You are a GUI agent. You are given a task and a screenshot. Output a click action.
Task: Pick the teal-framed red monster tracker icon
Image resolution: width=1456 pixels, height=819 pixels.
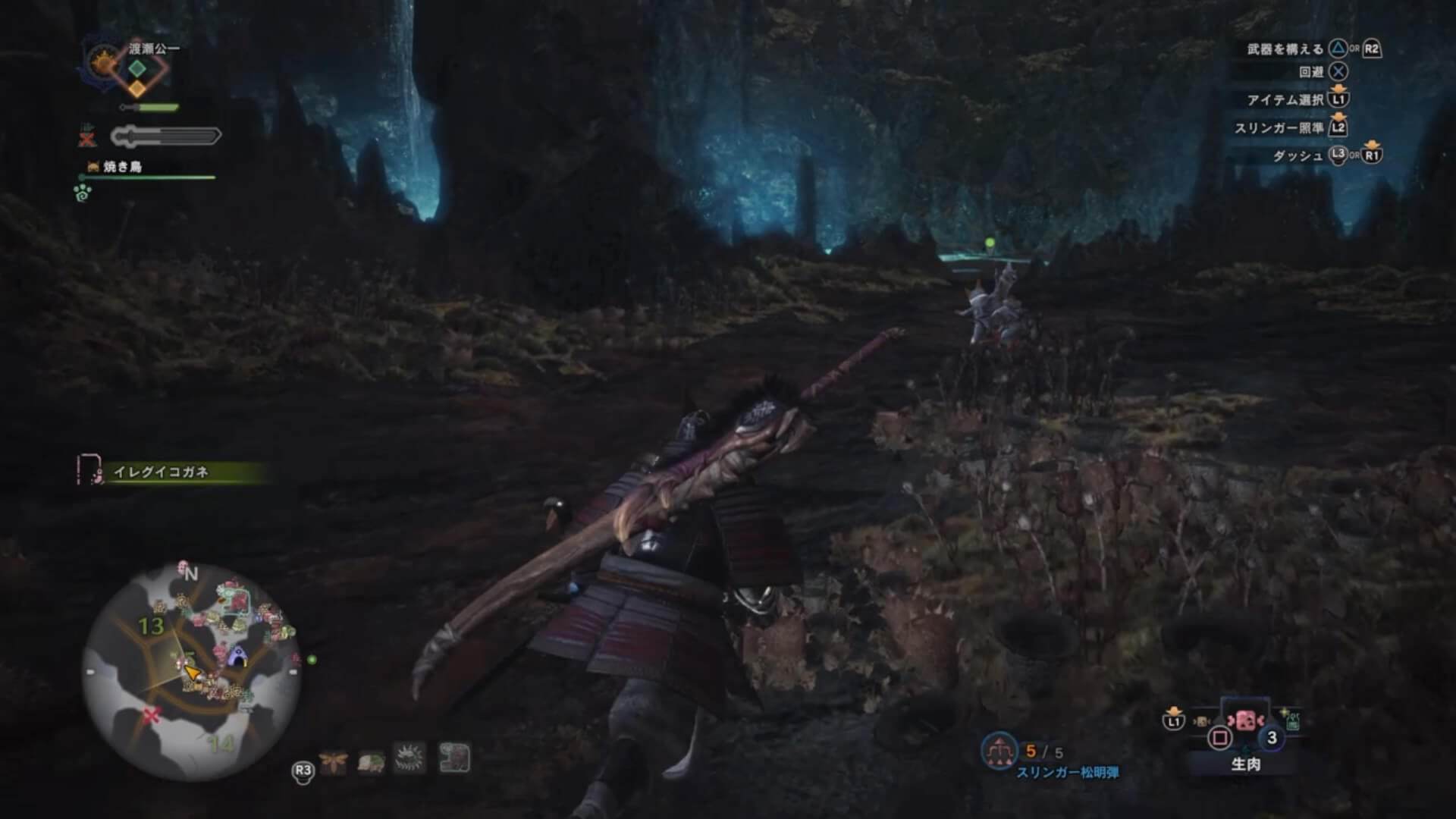tap(454, 758)
